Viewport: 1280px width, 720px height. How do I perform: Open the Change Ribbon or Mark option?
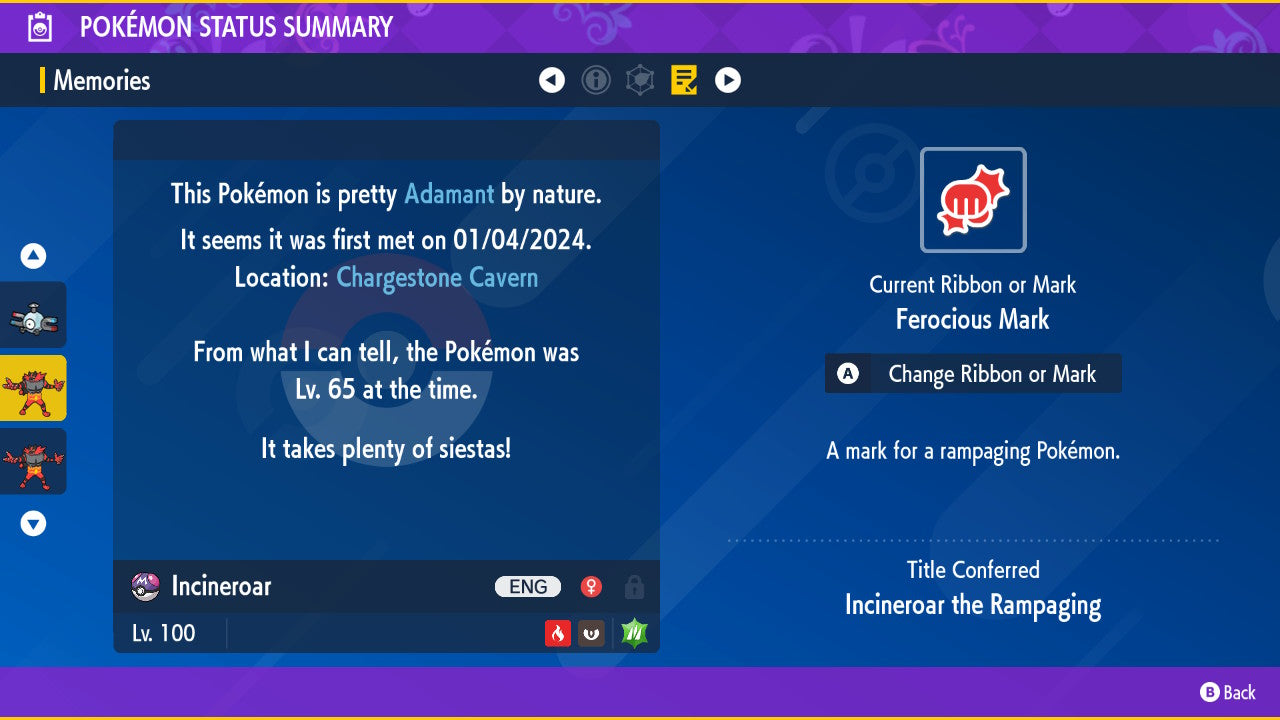(972, 374)
